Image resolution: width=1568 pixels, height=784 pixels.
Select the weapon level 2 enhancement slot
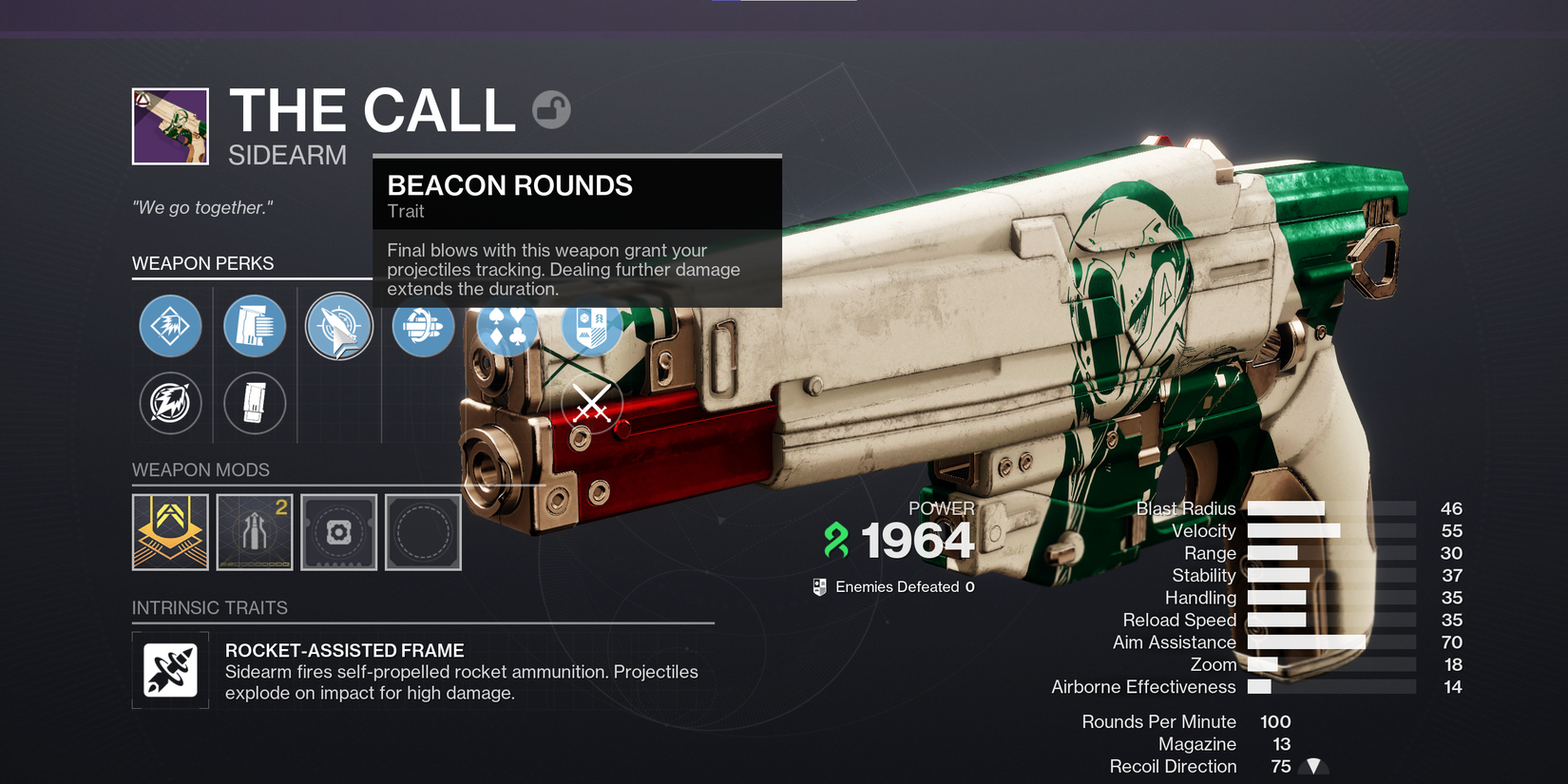coord(255,532)
